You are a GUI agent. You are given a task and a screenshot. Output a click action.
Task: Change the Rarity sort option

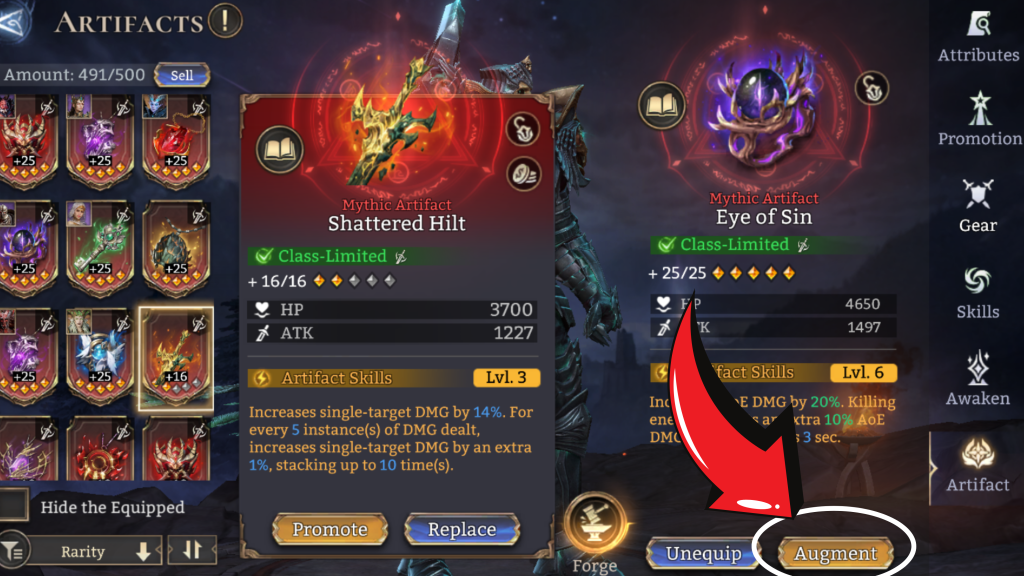[95, 550]
